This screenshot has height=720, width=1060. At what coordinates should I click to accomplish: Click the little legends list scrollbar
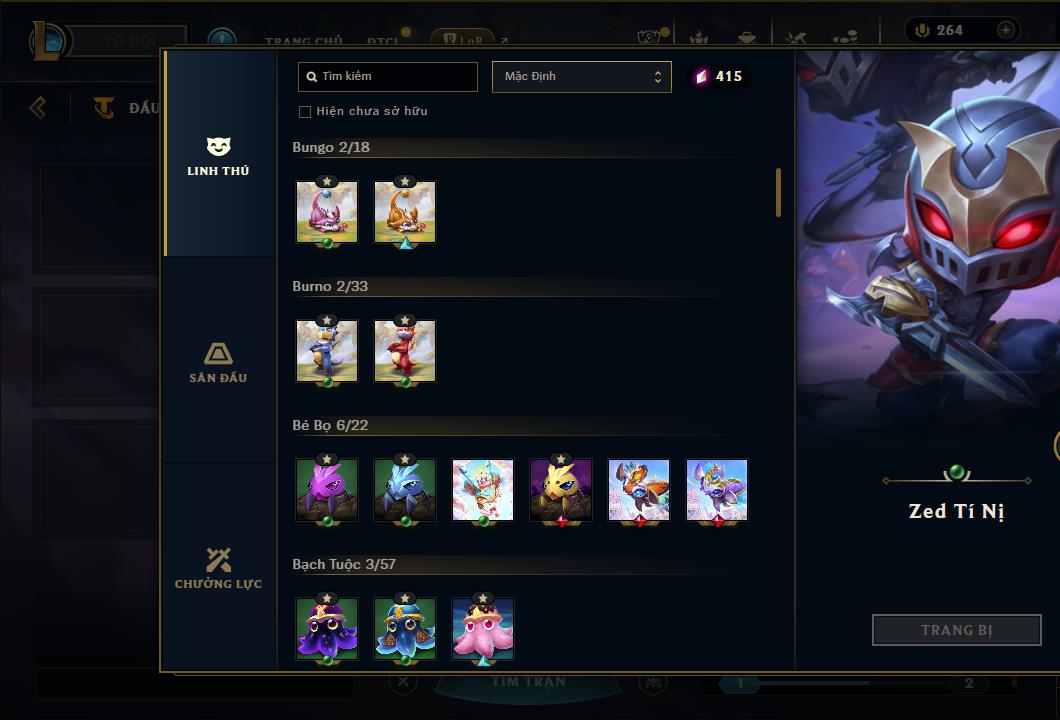pyautogui.click(x=778, y=192)
